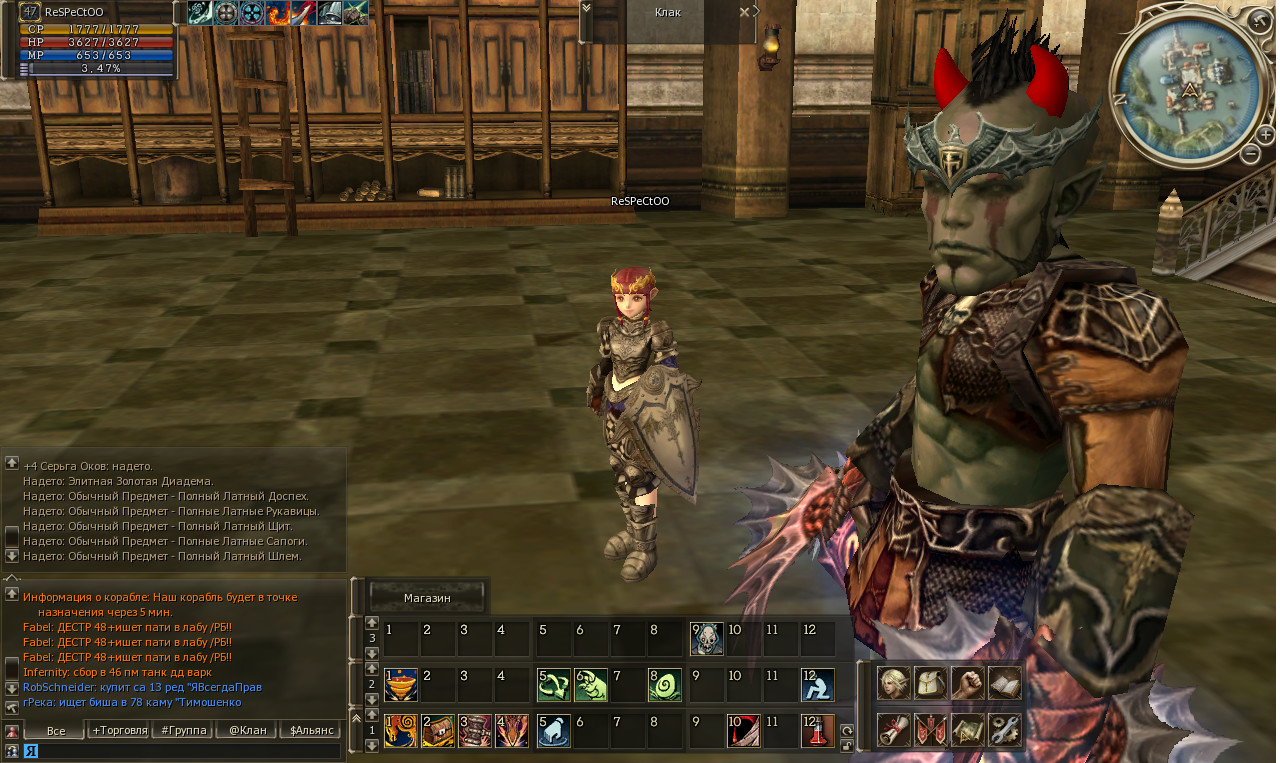The width and height of the screenshot is (1280, 763).
Task: Use the red potion hotbar slot
Action: tap(818, 731)
